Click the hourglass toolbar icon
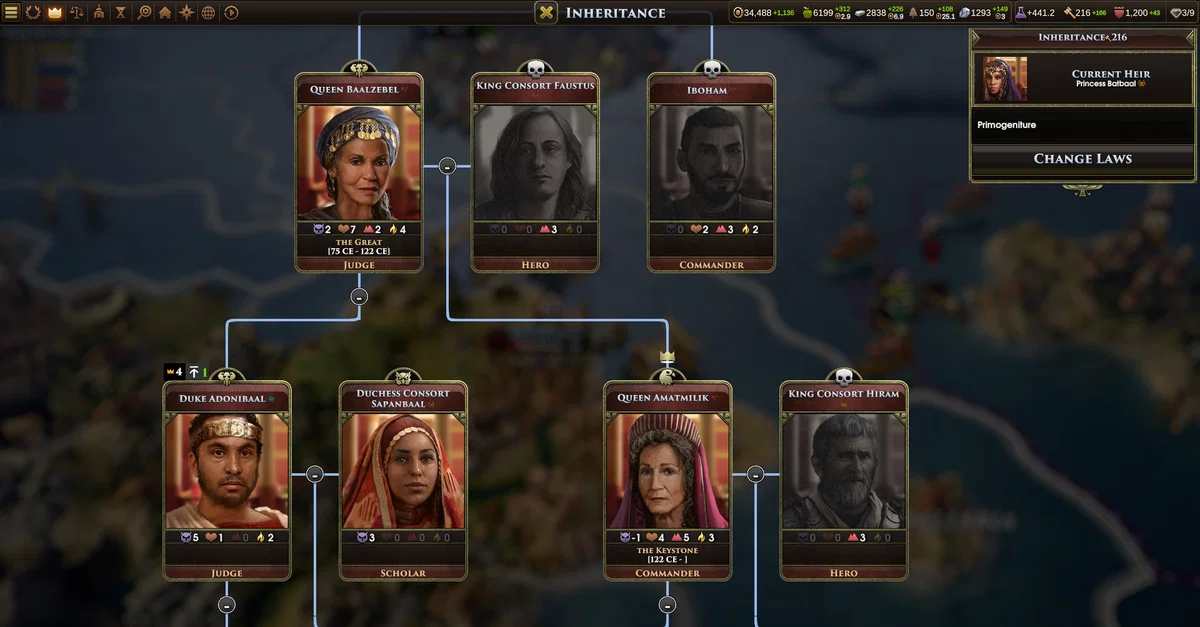1200x627 pixels. coord(121,13)
